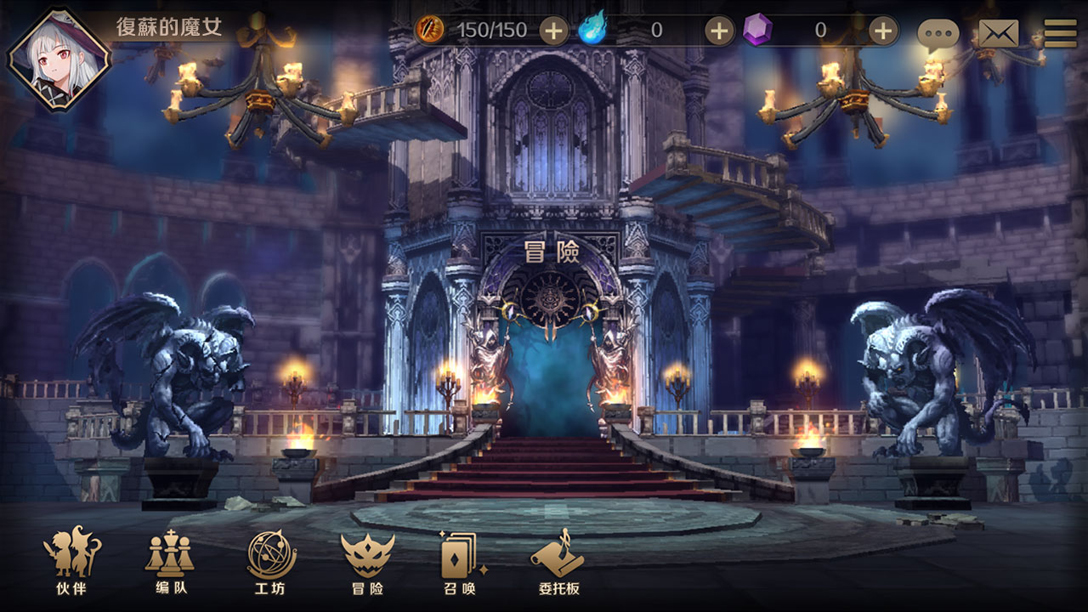Open the 编队 team formation menu
The image size is (1088, 612).
(x=170, y=561)
